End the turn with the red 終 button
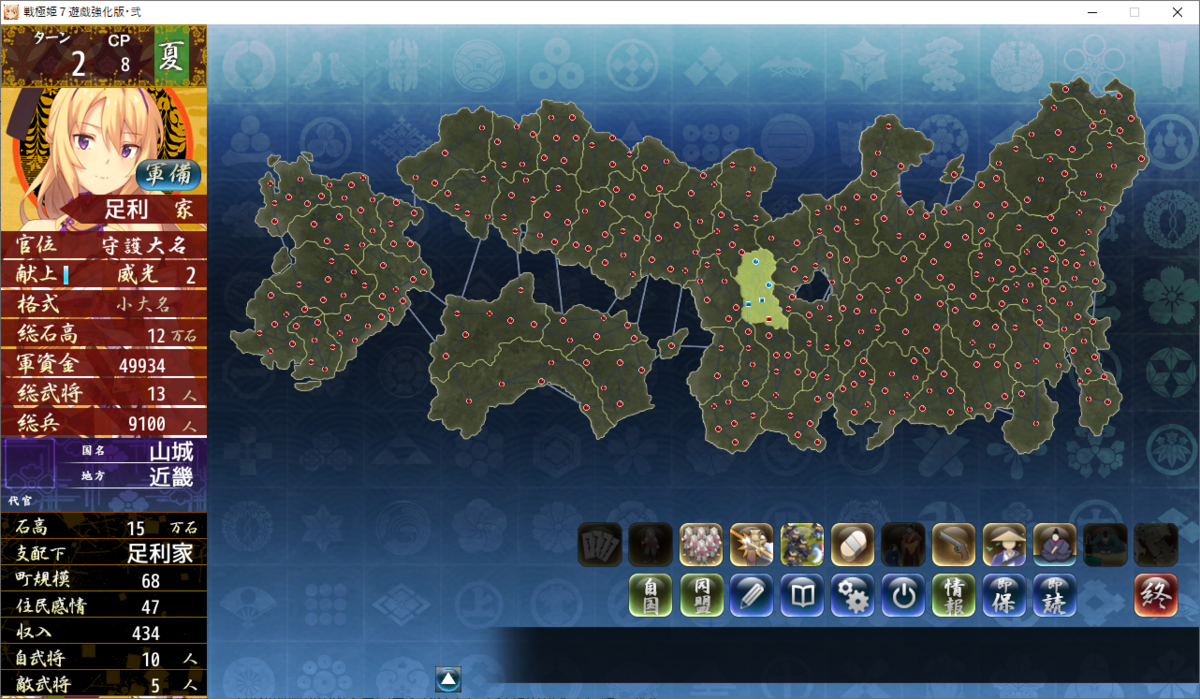Screen dimensions: 1200x699 [x=1155, y=595]
